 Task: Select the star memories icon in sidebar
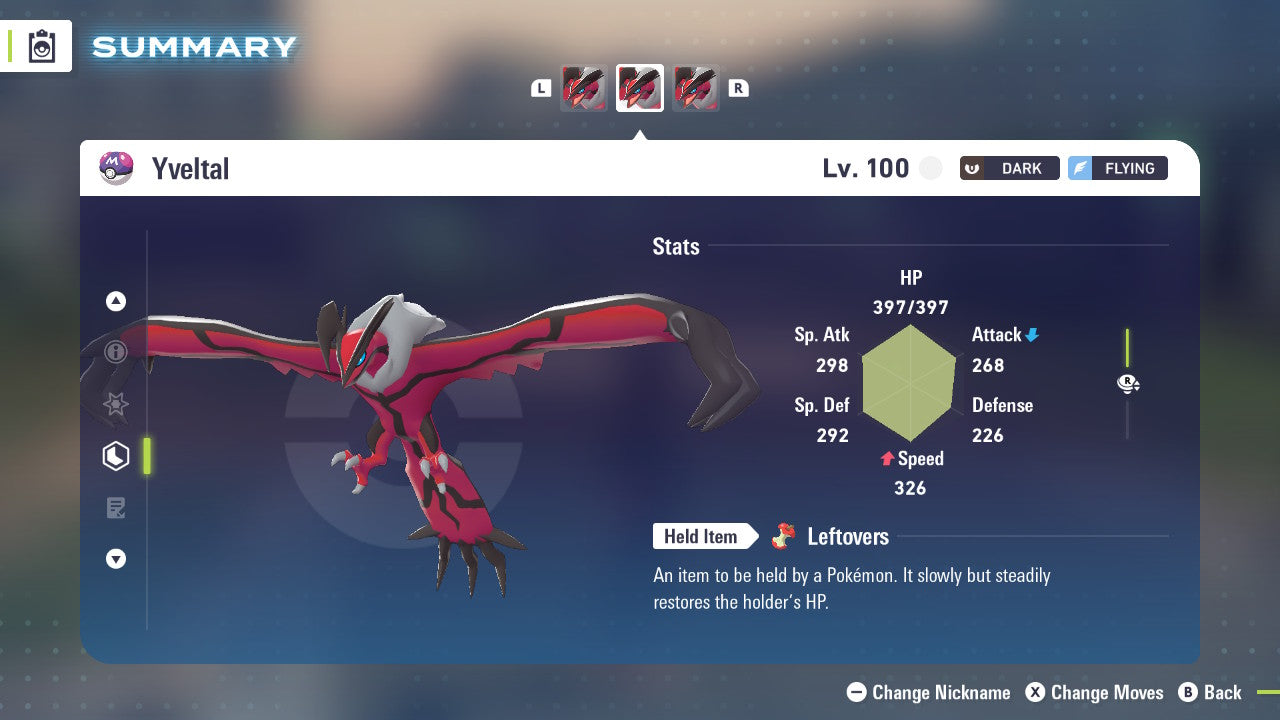116,404
